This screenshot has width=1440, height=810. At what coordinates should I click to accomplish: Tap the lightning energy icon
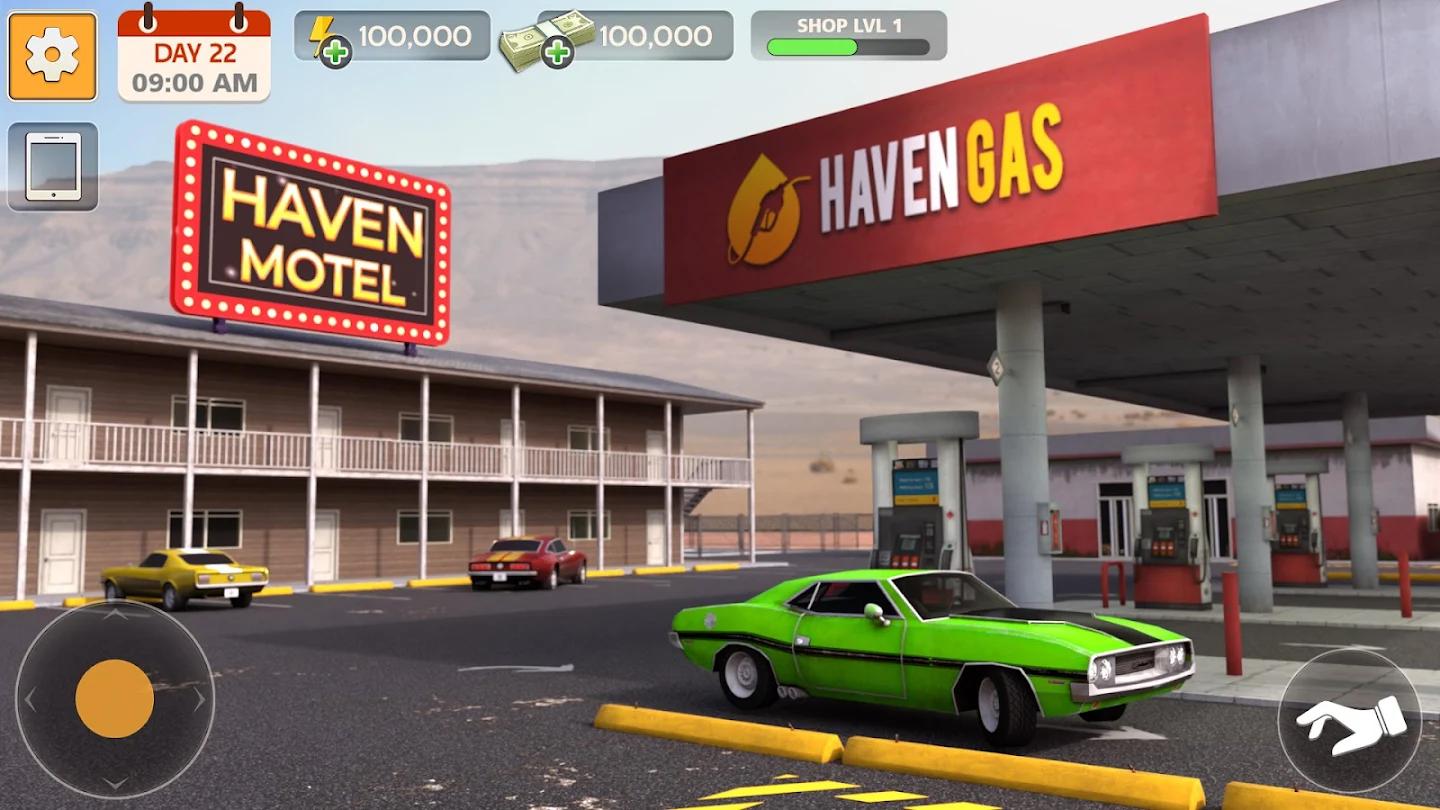322,35
